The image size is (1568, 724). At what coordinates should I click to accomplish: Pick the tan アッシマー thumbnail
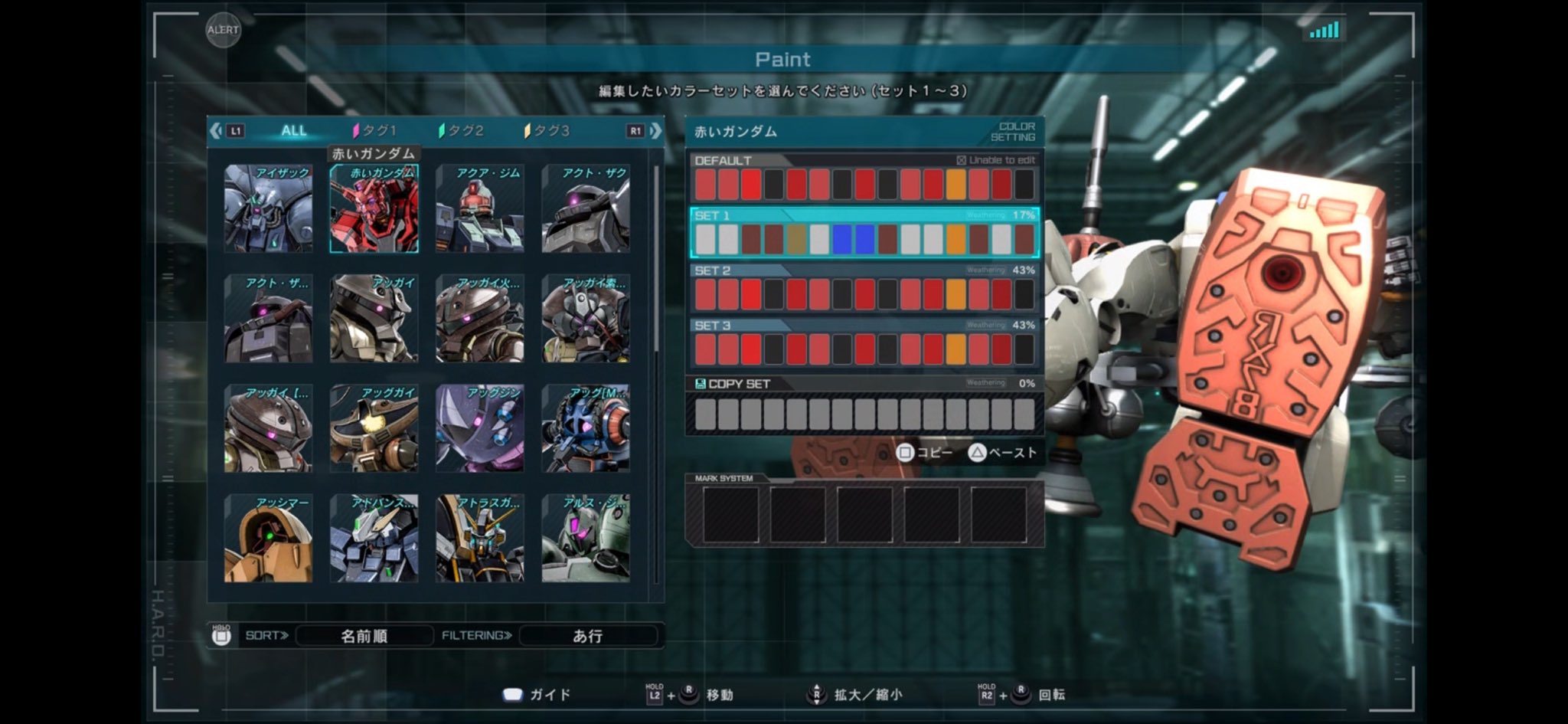(268, 538)
